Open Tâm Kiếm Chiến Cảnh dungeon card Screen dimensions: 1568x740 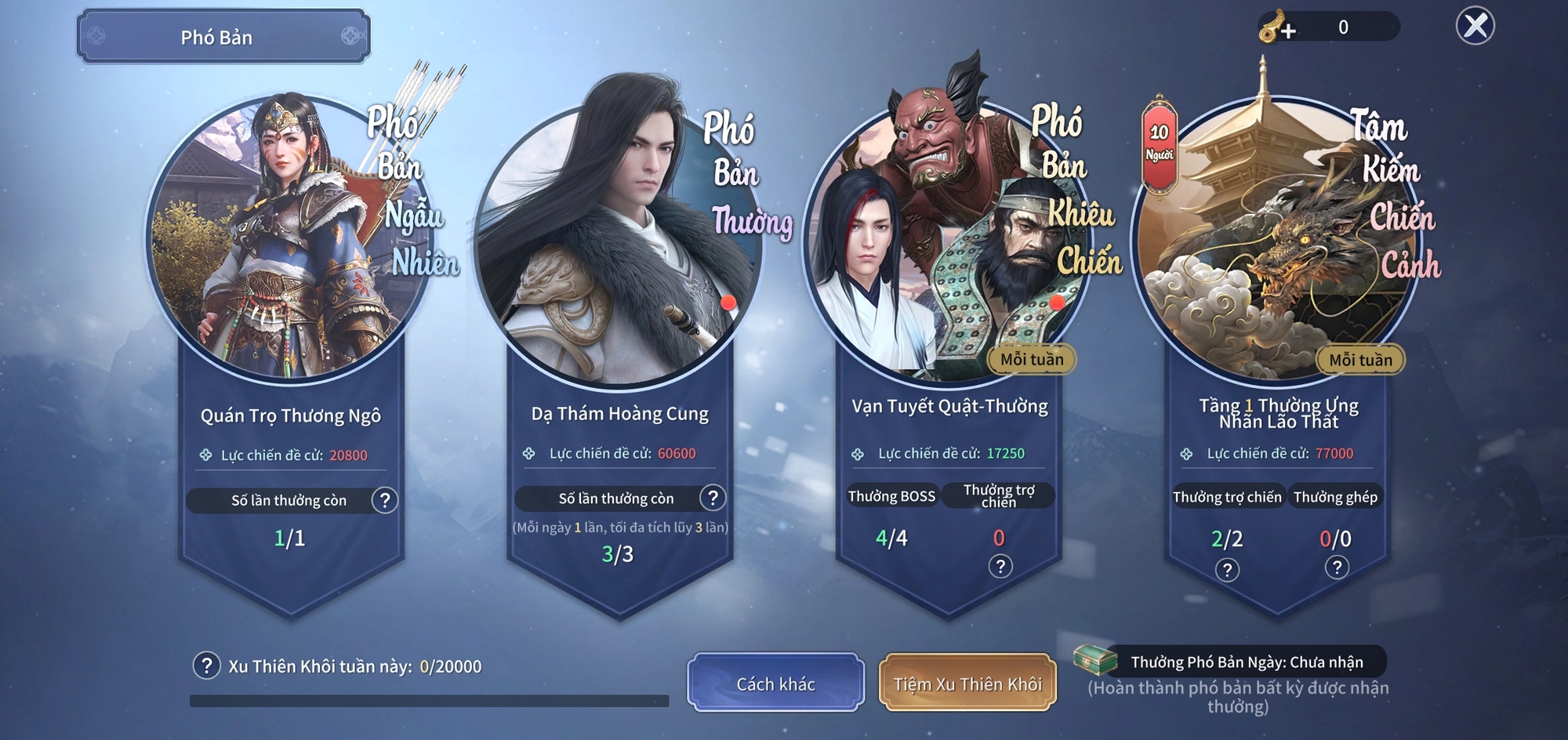click(x=1276, y=243)
